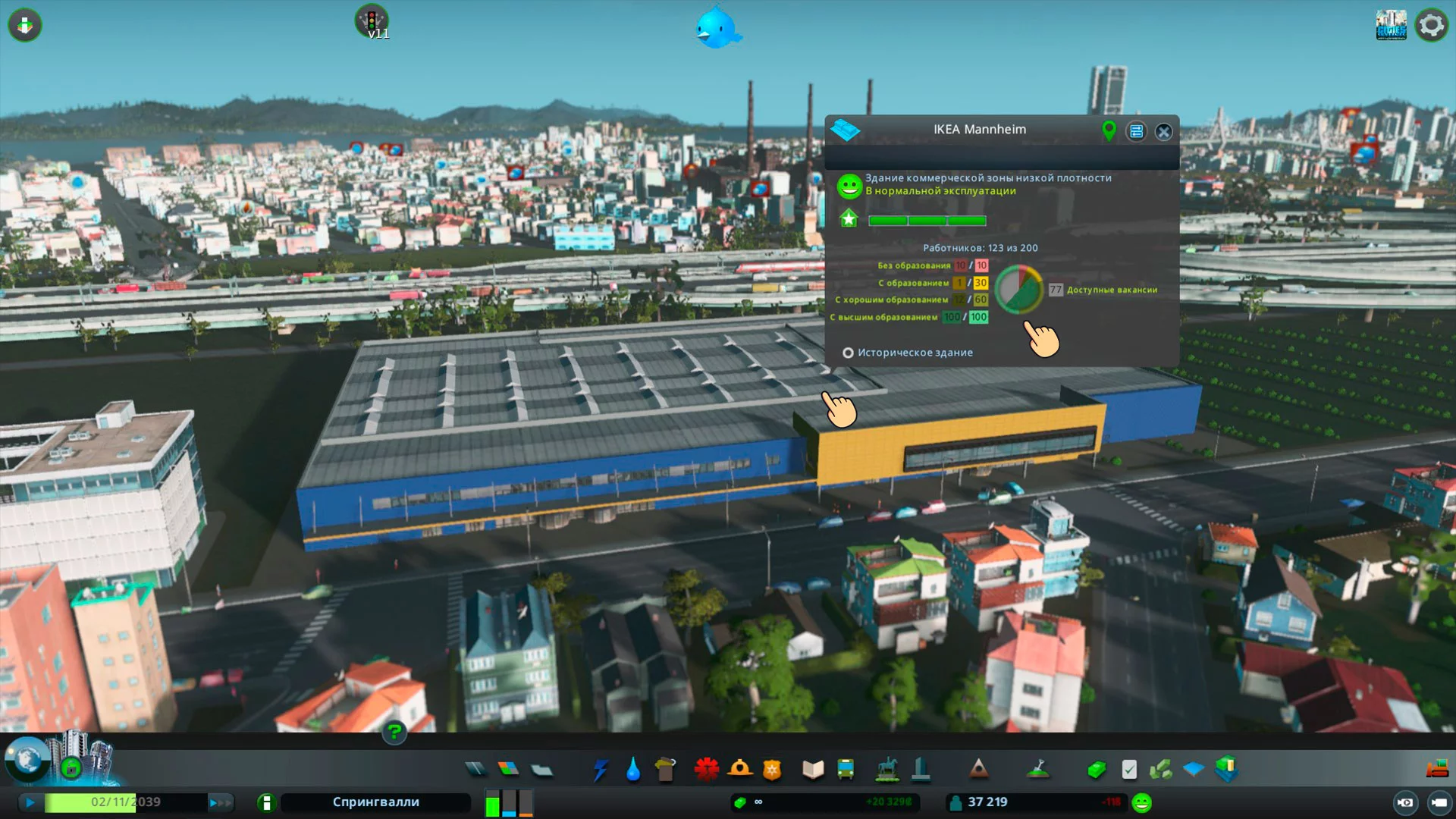The image size is (1456, 819).
Task: Close the IKEA Mannheim info panel
Action: [1163, 132]
